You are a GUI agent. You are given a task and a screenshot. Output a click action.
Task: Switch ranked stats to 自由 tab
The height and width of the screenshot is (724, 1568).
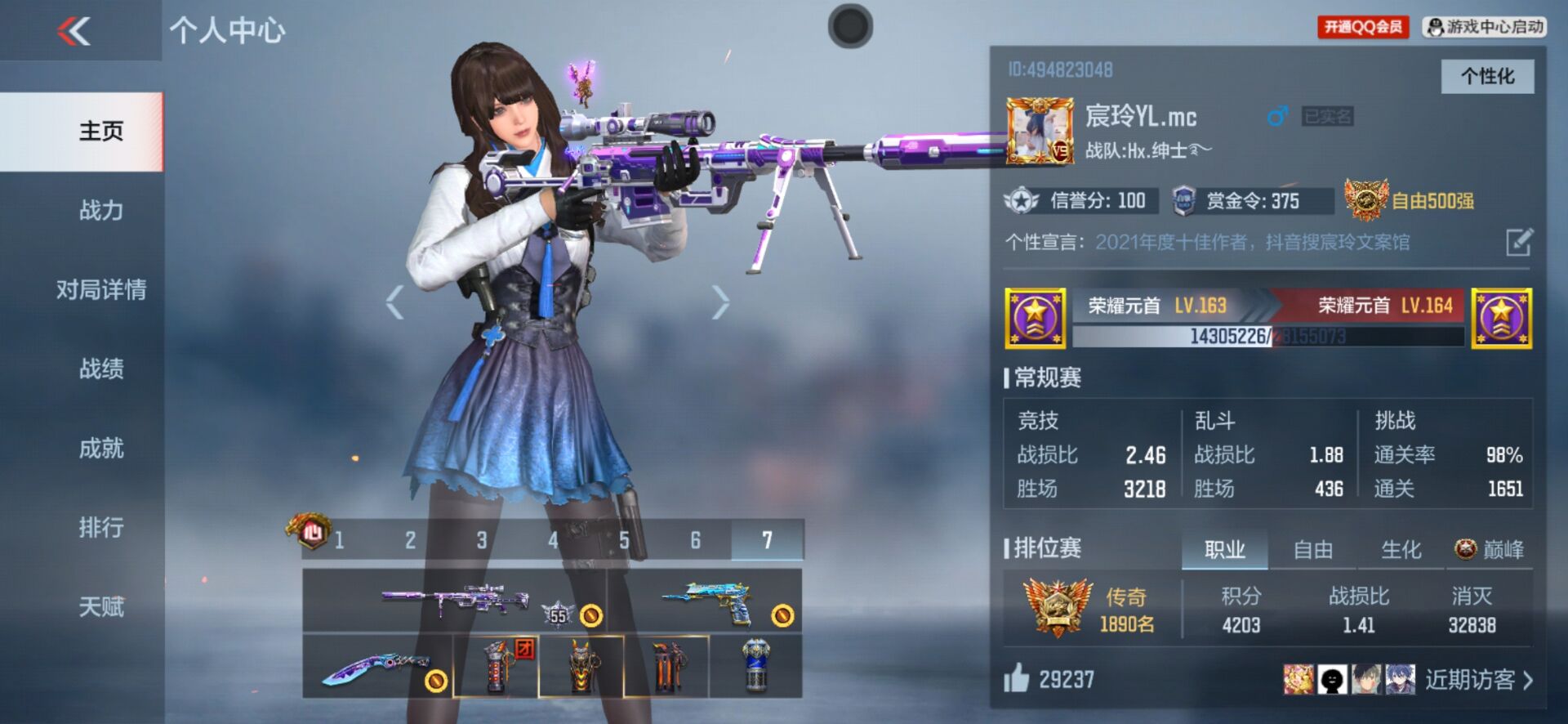click(x=1312, y=550)
